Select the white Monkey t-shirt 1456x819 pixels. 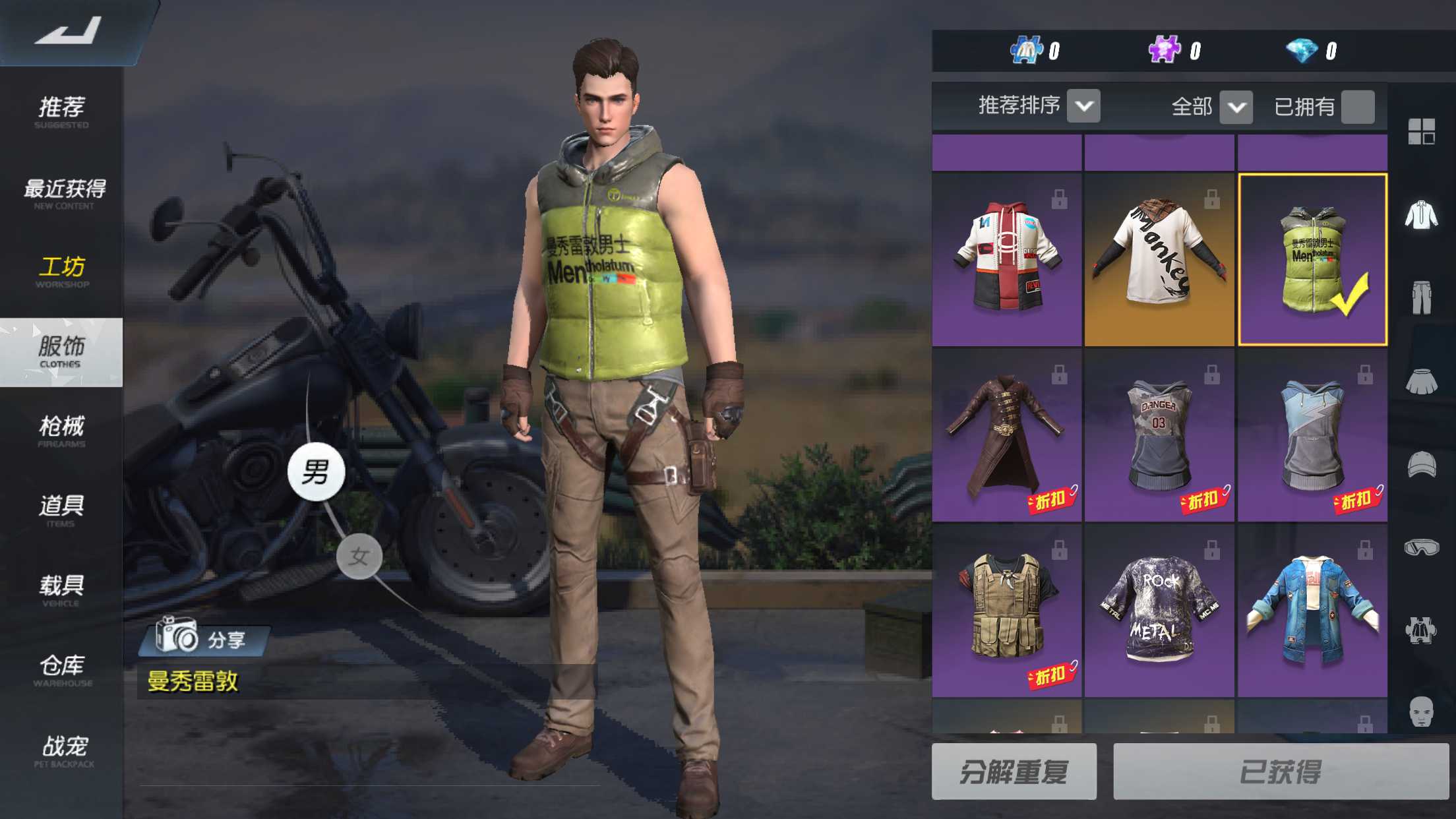(x=1159, y=259)
